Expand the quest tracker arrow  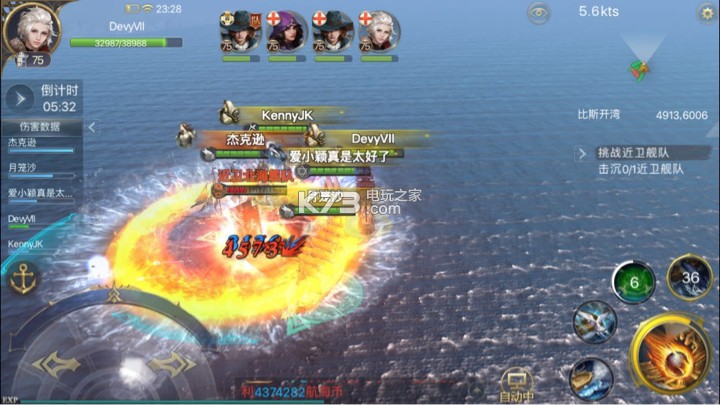[583, 153]
